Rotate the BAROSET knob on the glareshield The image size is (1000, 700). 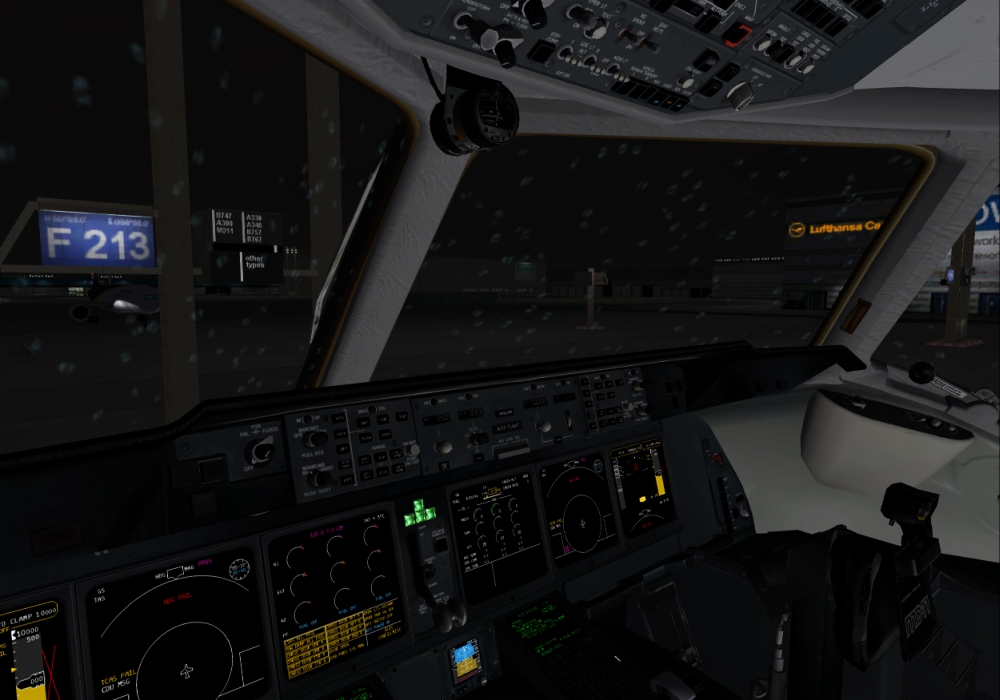(314, 437)
